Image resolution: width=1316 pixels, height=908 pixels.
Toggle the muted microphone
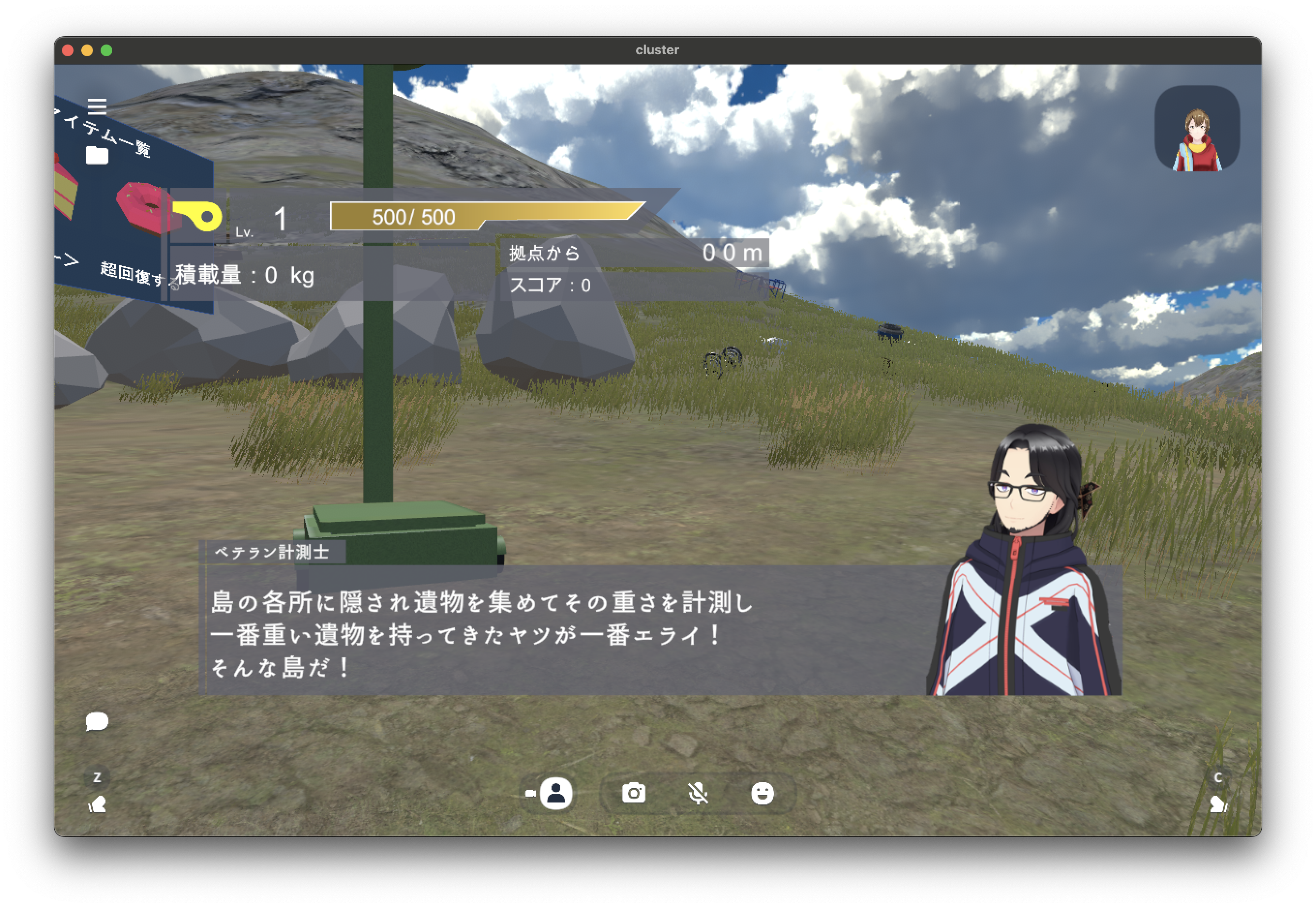pyautogui.click(x=698, y=793)
